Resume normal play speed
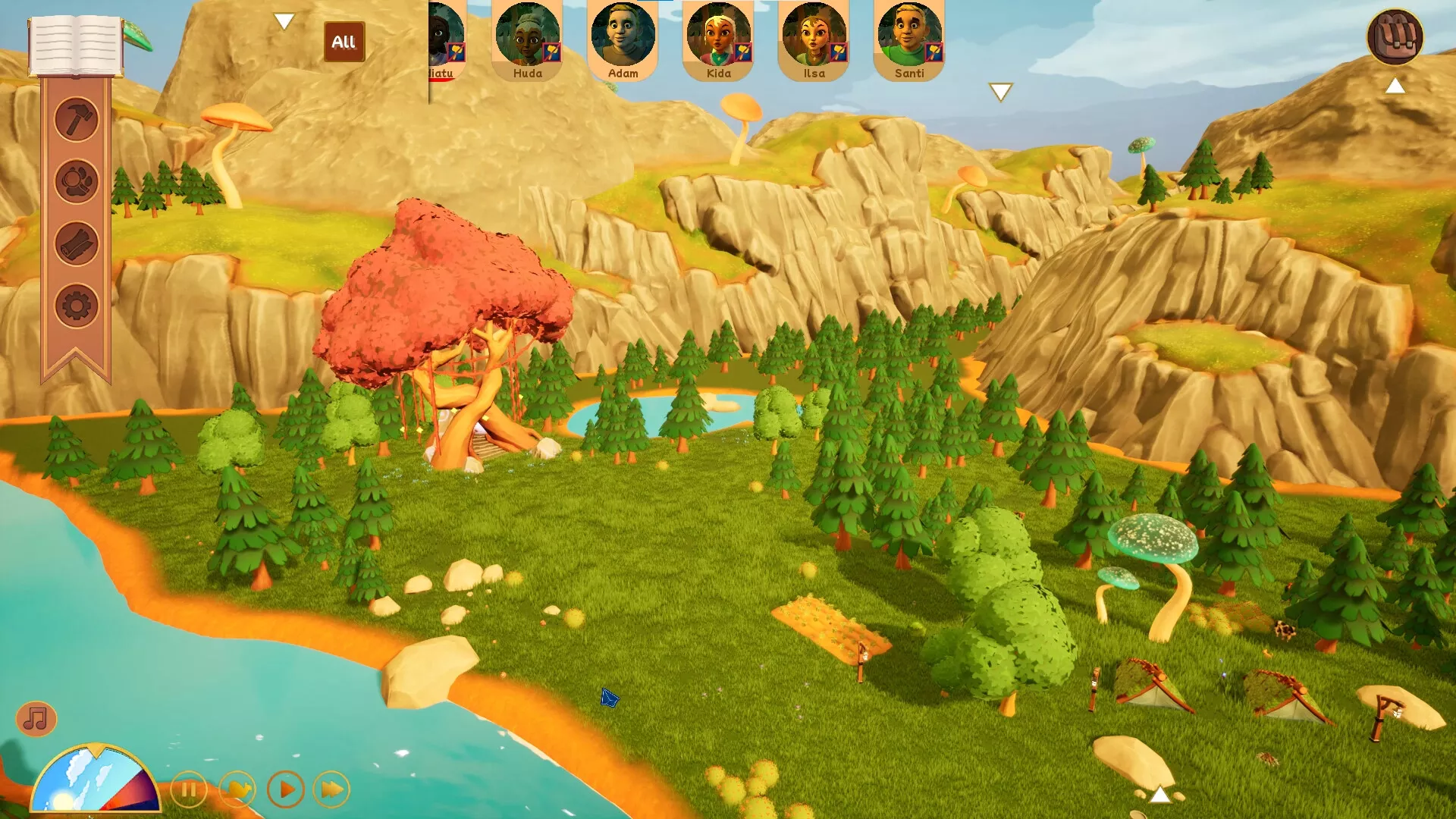 click(x=286, y=790)
